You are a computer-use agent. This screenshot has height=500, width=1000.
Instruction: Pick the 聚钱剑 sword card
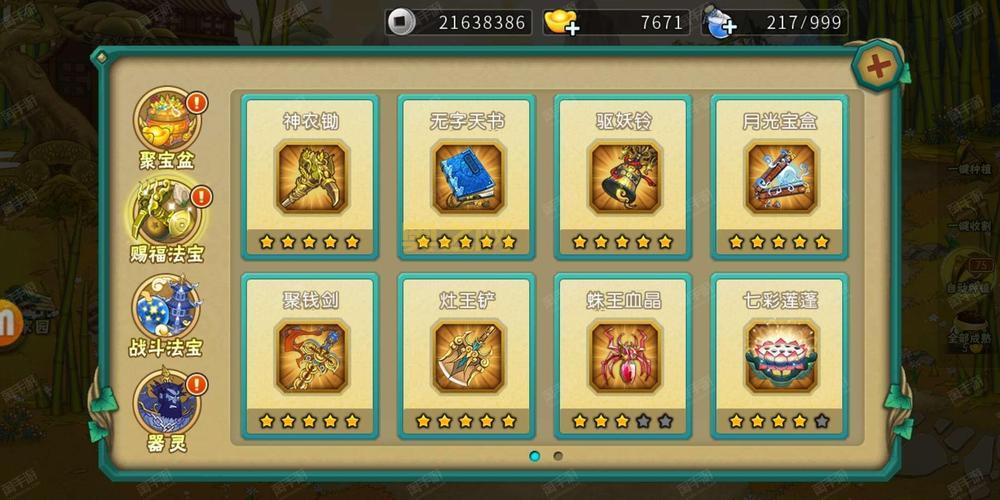click(x=310, y=356)
